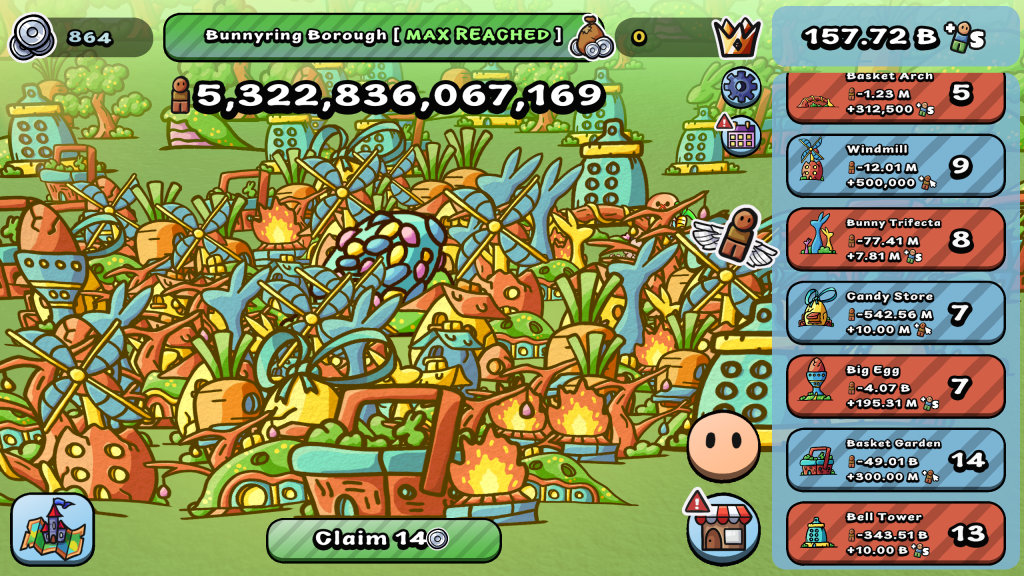Claim the 14 coin reward

(x=383, y=539)
